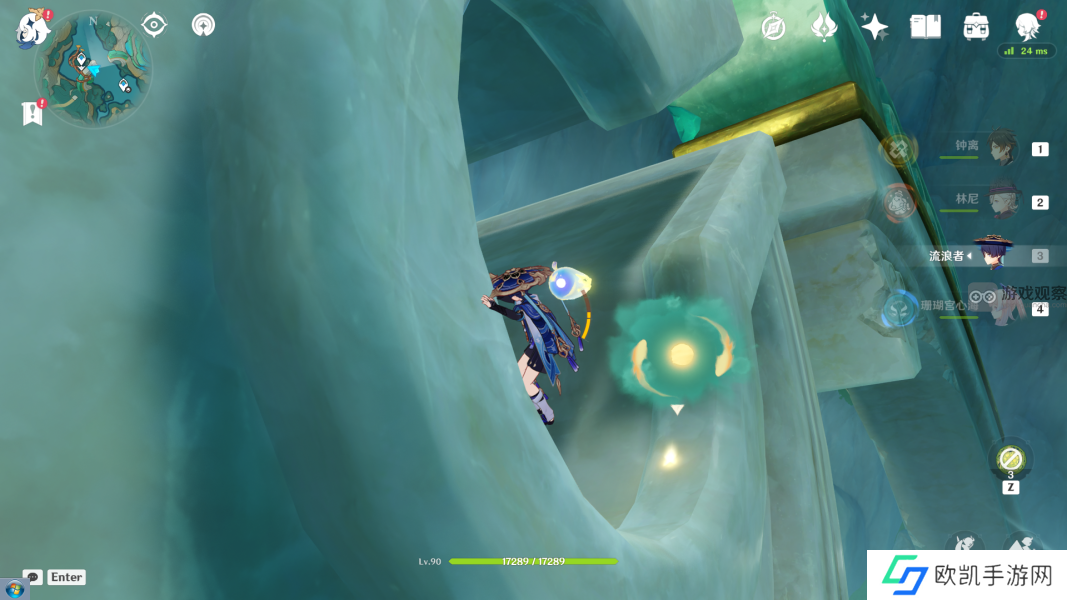The width and height of the screenshot is (1067, 600).
Task: Open the circular minimap
Action: click(x=93, y=69)
